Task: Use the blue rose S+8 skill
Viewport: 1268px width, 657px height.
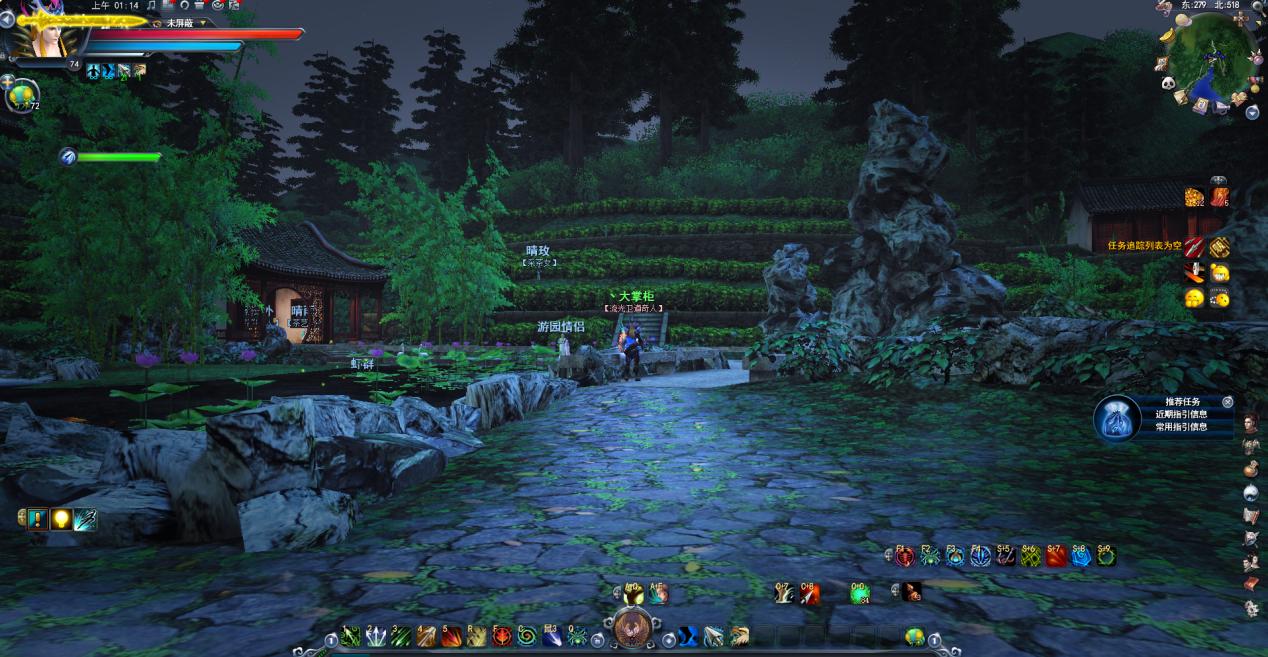Action: [1081, 557]
